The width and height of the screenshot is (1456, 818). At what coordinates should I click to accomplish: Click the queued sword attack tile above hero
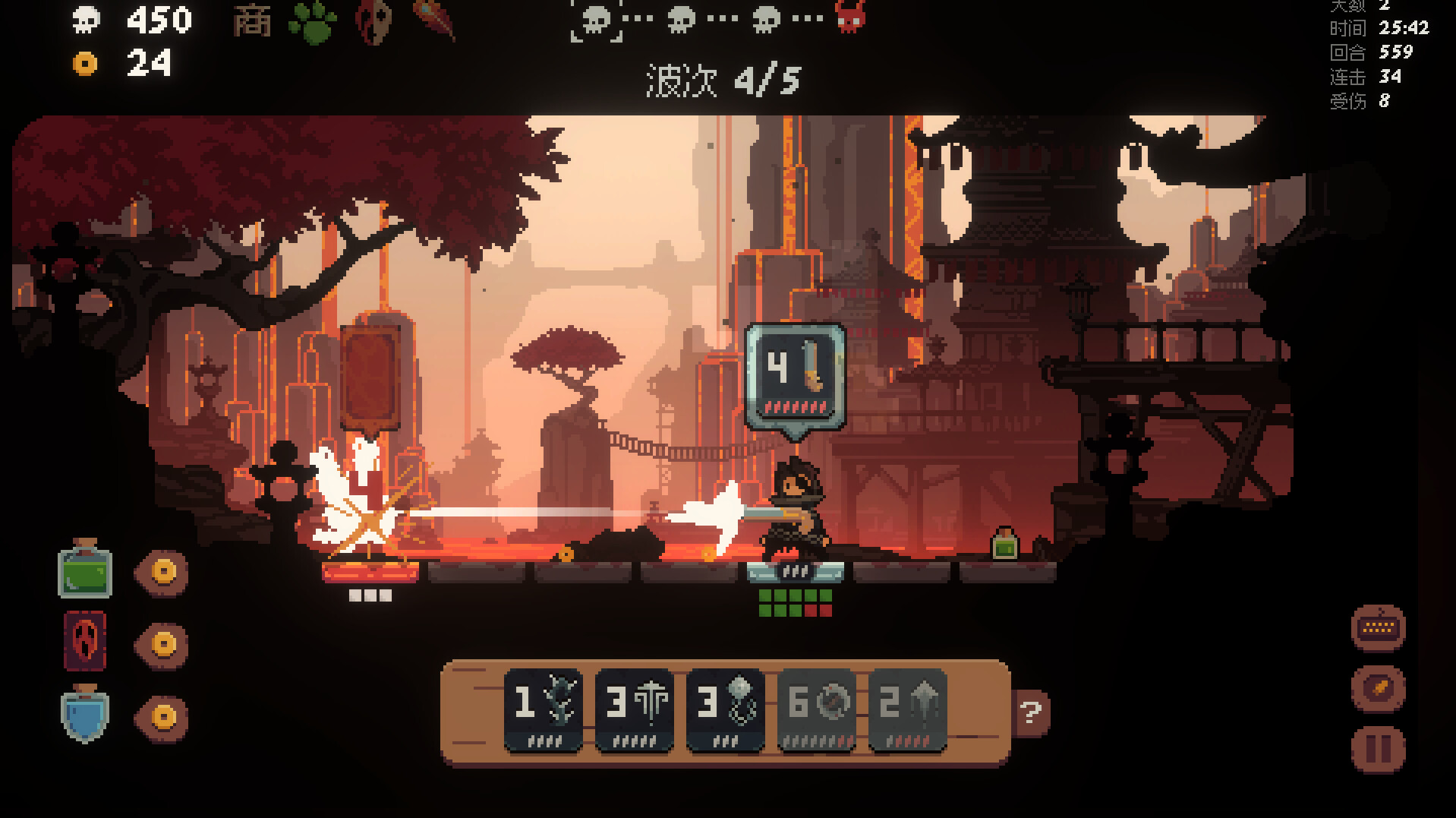795,373
